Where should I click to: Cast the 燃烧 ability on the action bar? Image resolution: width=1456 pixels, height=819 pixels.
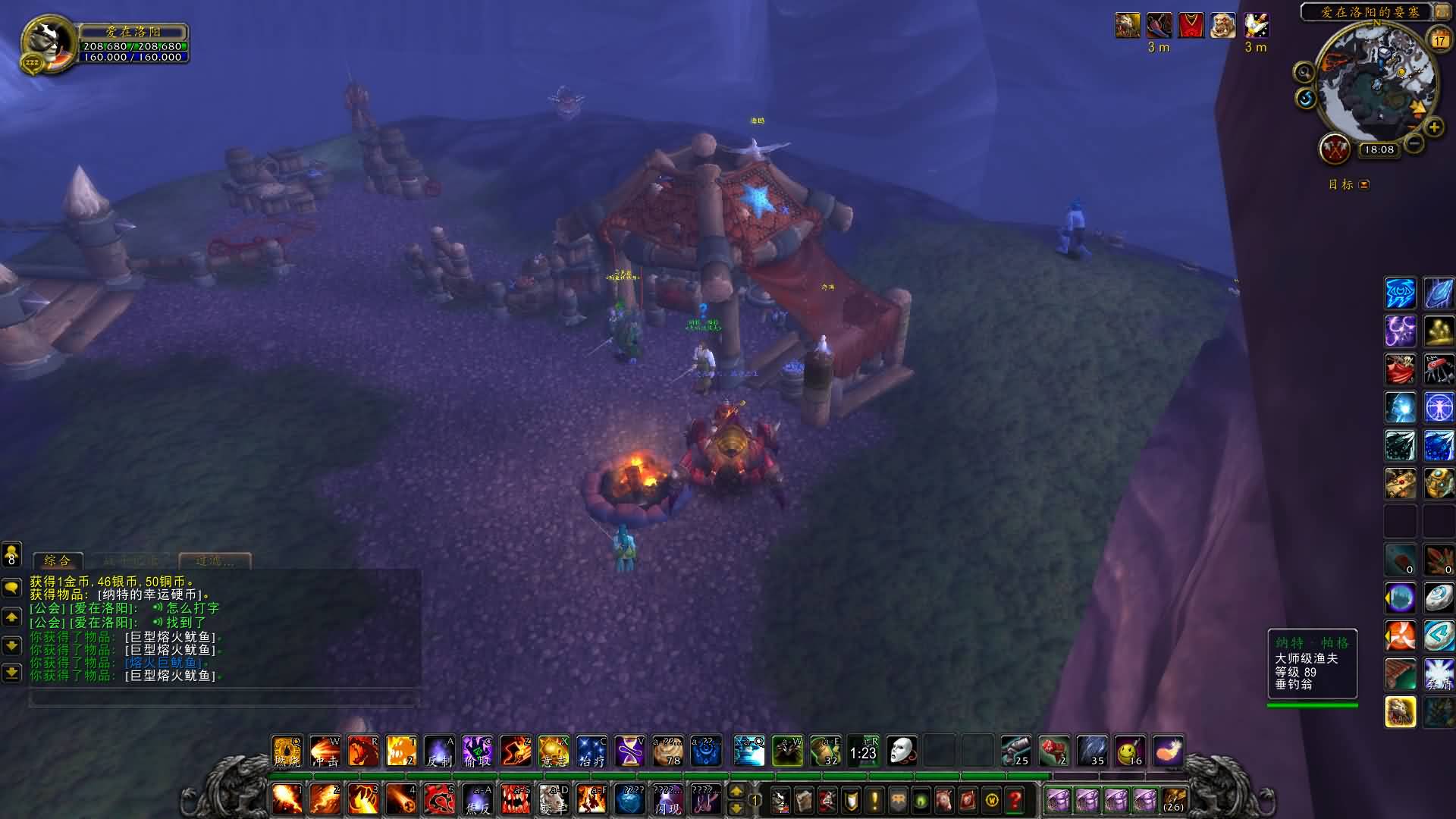point(287,752)
